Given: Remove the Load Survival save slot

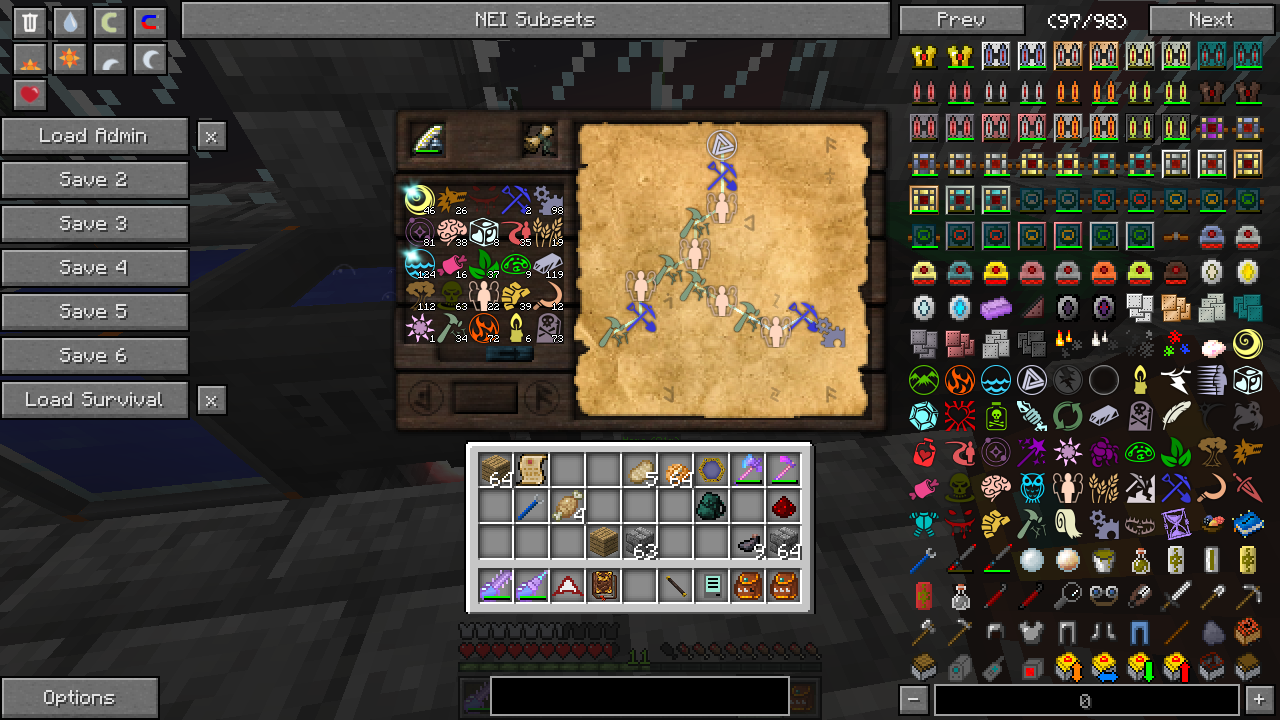Looking at the screenshot, I should click(211, 400).
